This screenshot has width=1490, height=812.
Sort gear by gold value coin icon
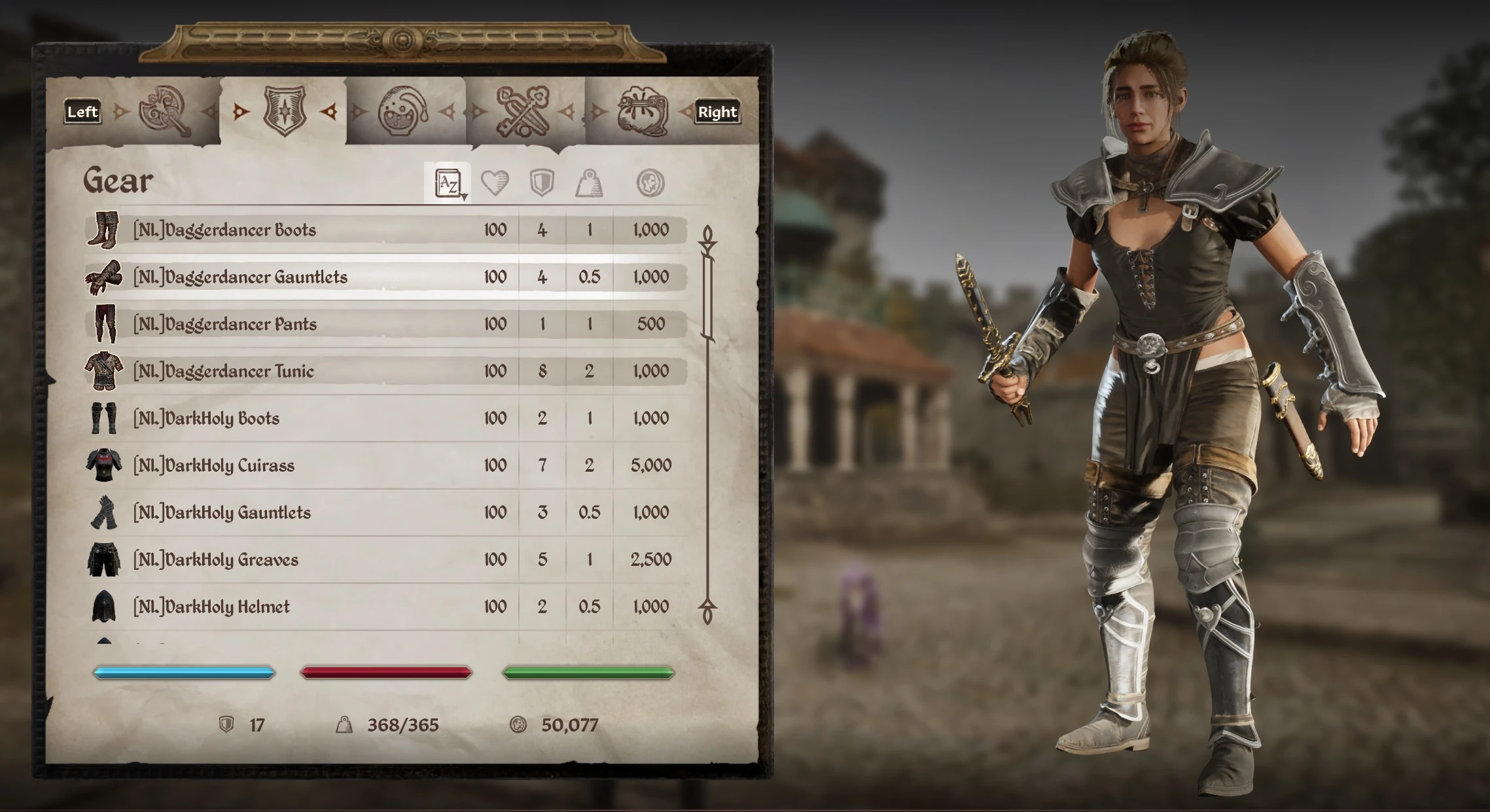pos(650,183)
